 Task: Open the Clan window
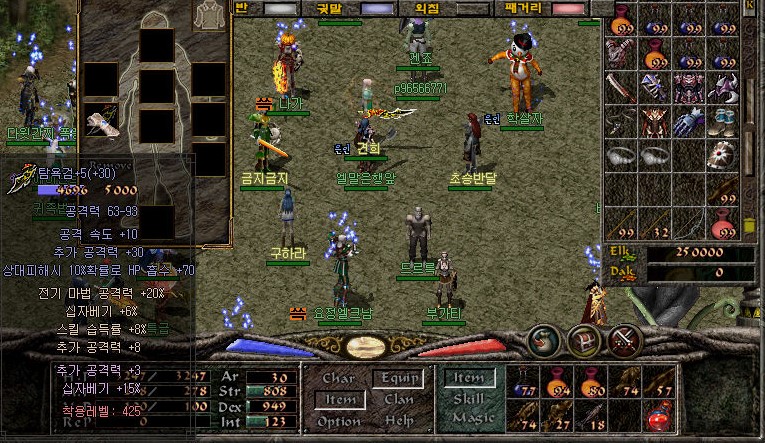click(397, 400)
